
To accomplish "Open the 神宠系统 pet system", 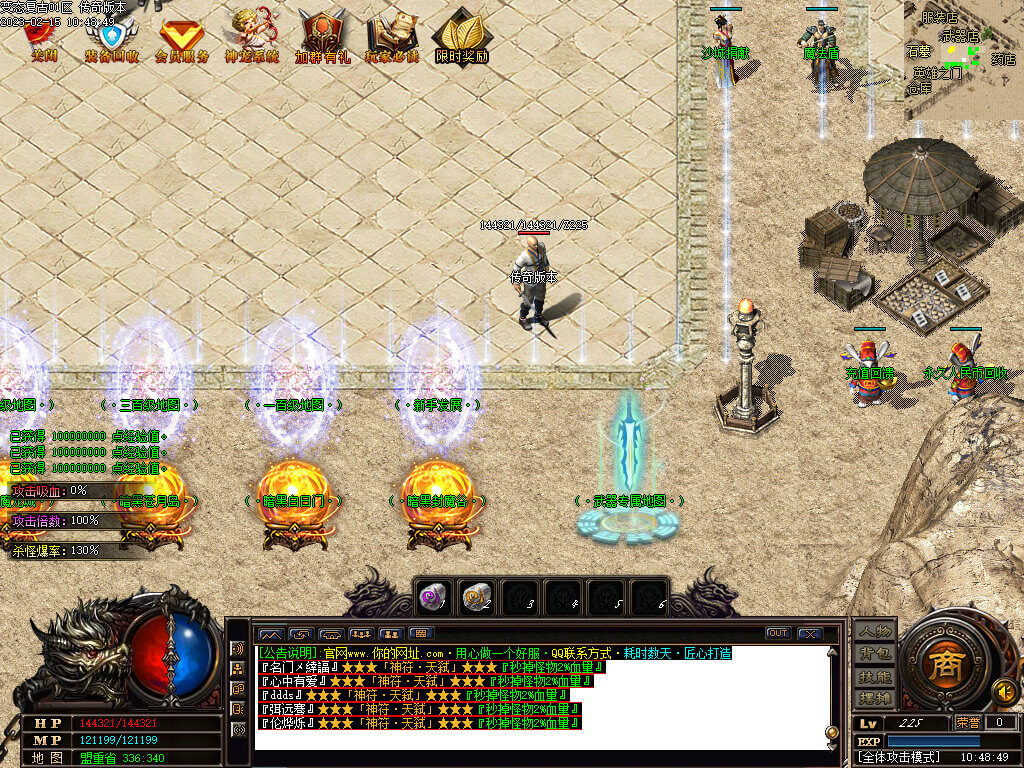I will click(x=251, y=40).
